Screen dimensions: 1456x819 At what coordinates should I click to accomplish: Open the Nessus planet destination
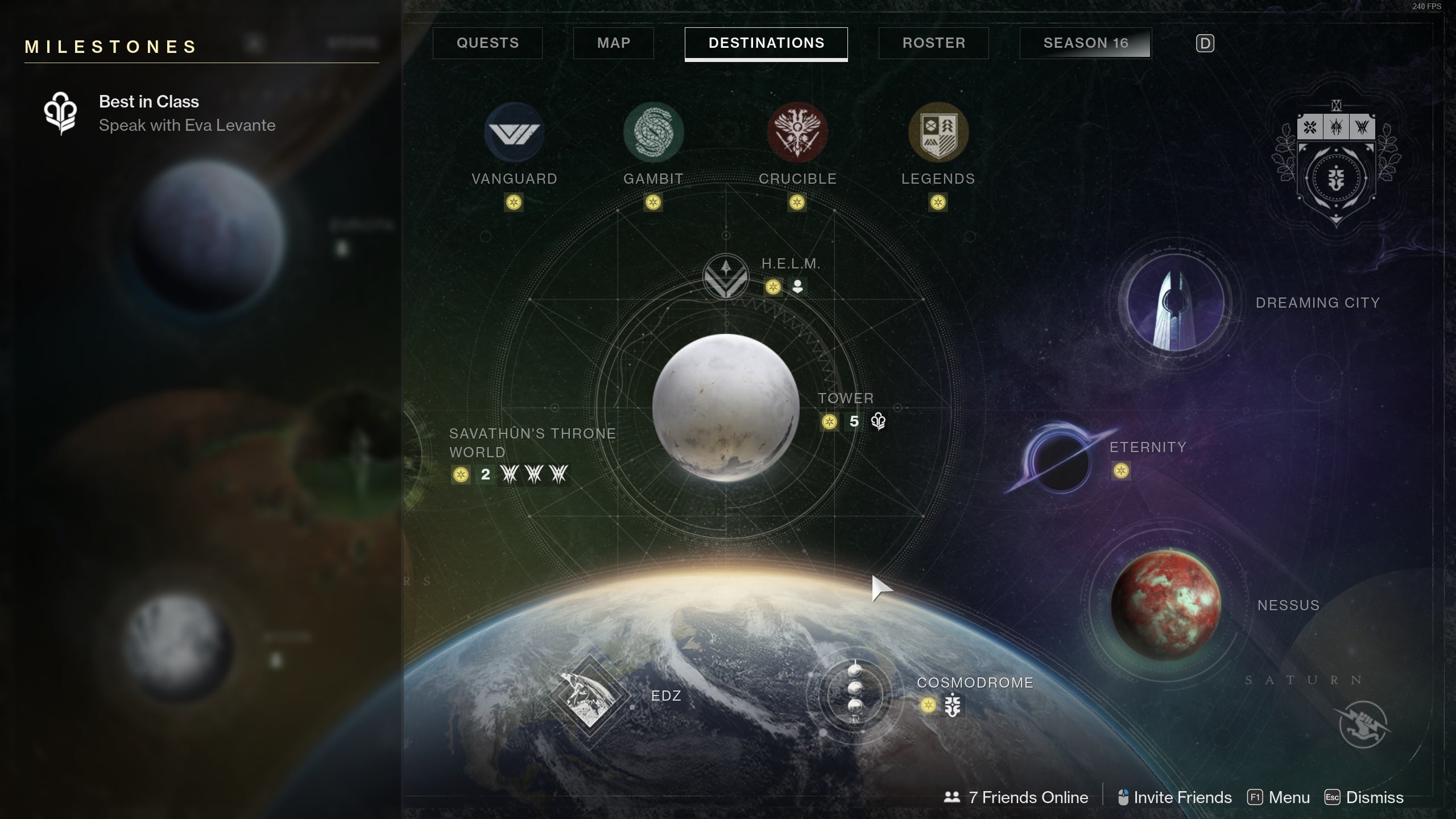1165,605
